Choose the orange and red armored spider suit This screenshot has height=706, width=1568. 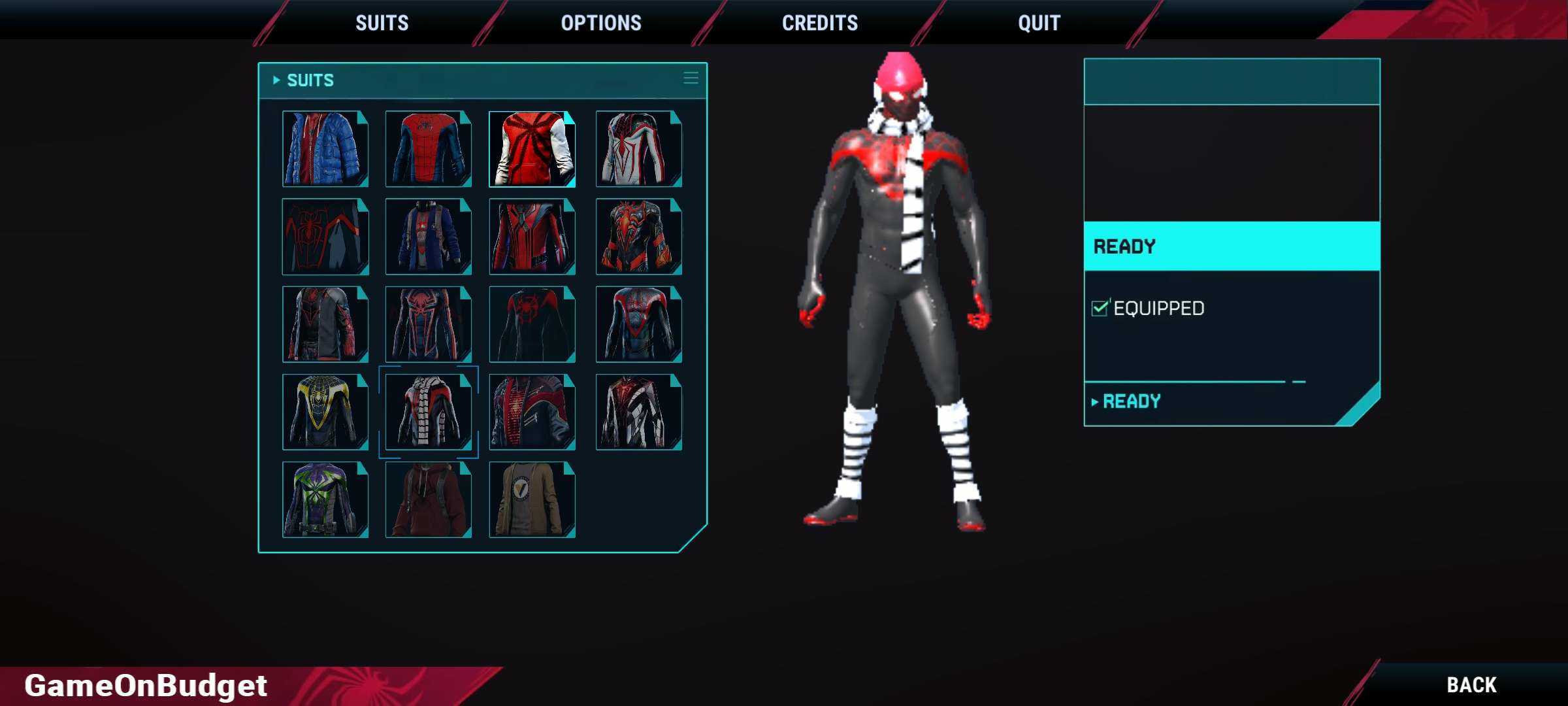[638, 237]
